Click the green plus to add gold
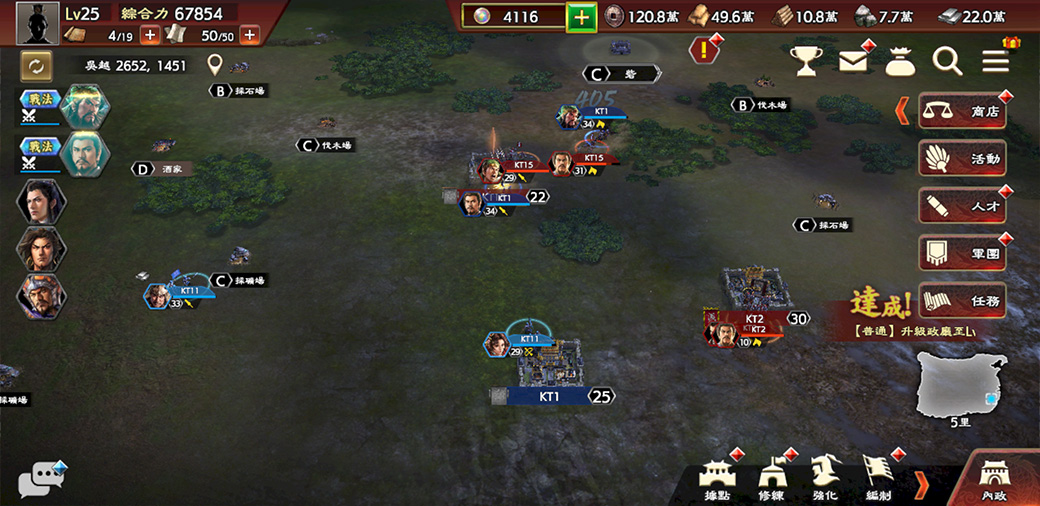The height and width of the screenshot is (506, 1040). pyautogui.click(x=582, y=17)
